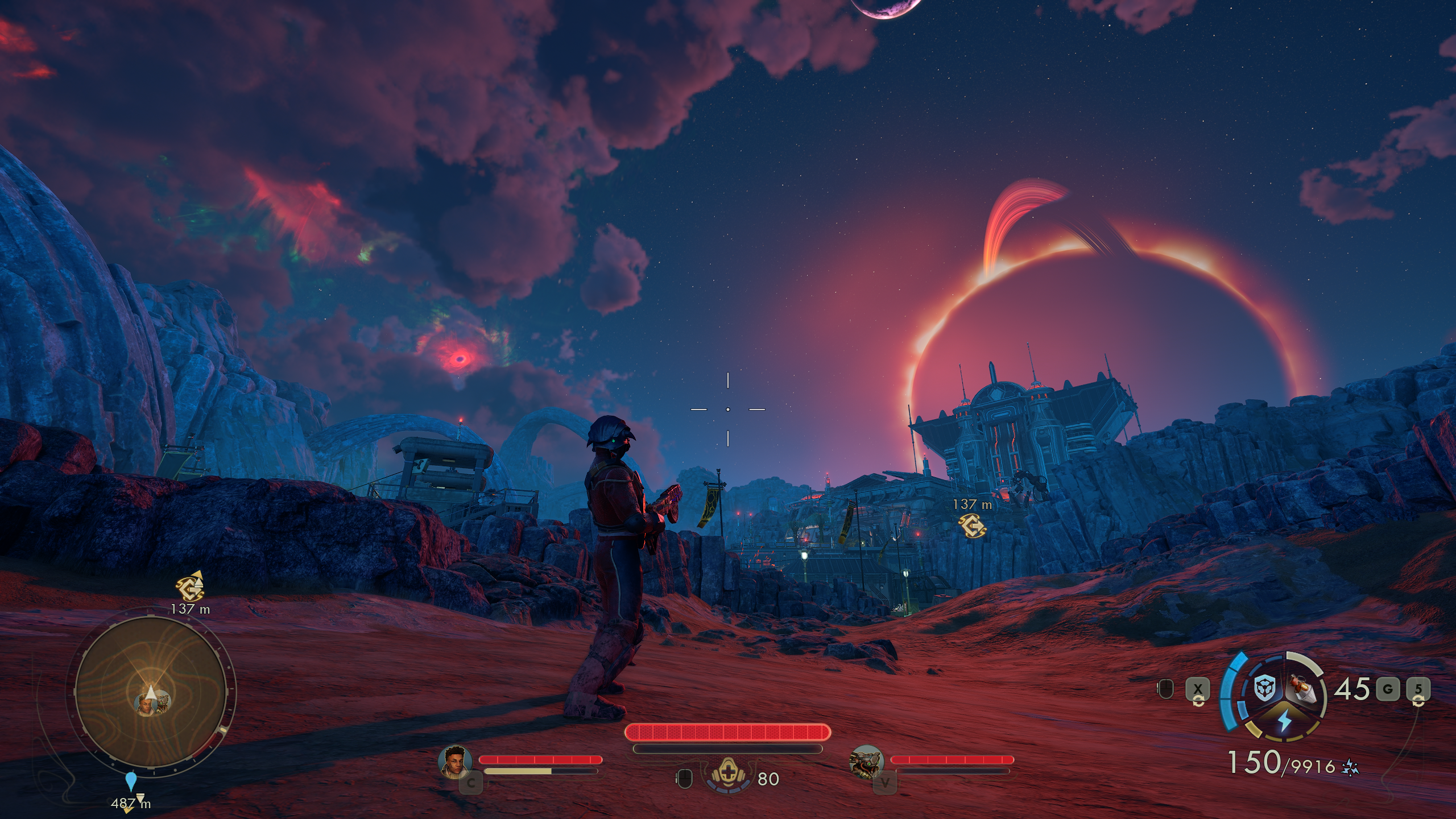The image size is (1456, 819).
Task: Select the robot companion portrait
Action: tap(866, 760)
